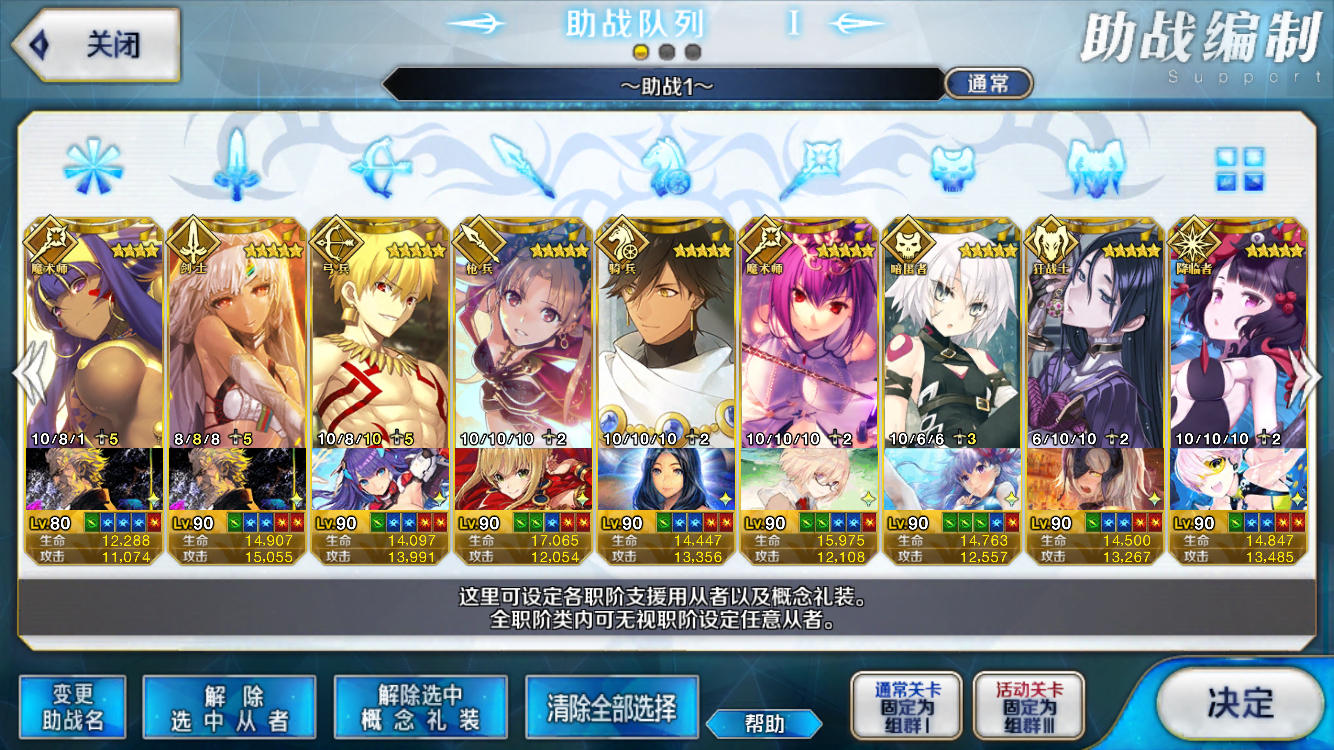Set 活动关卡 fixed group
The width and height of the screenshot is (1334, 750).
1028,706
